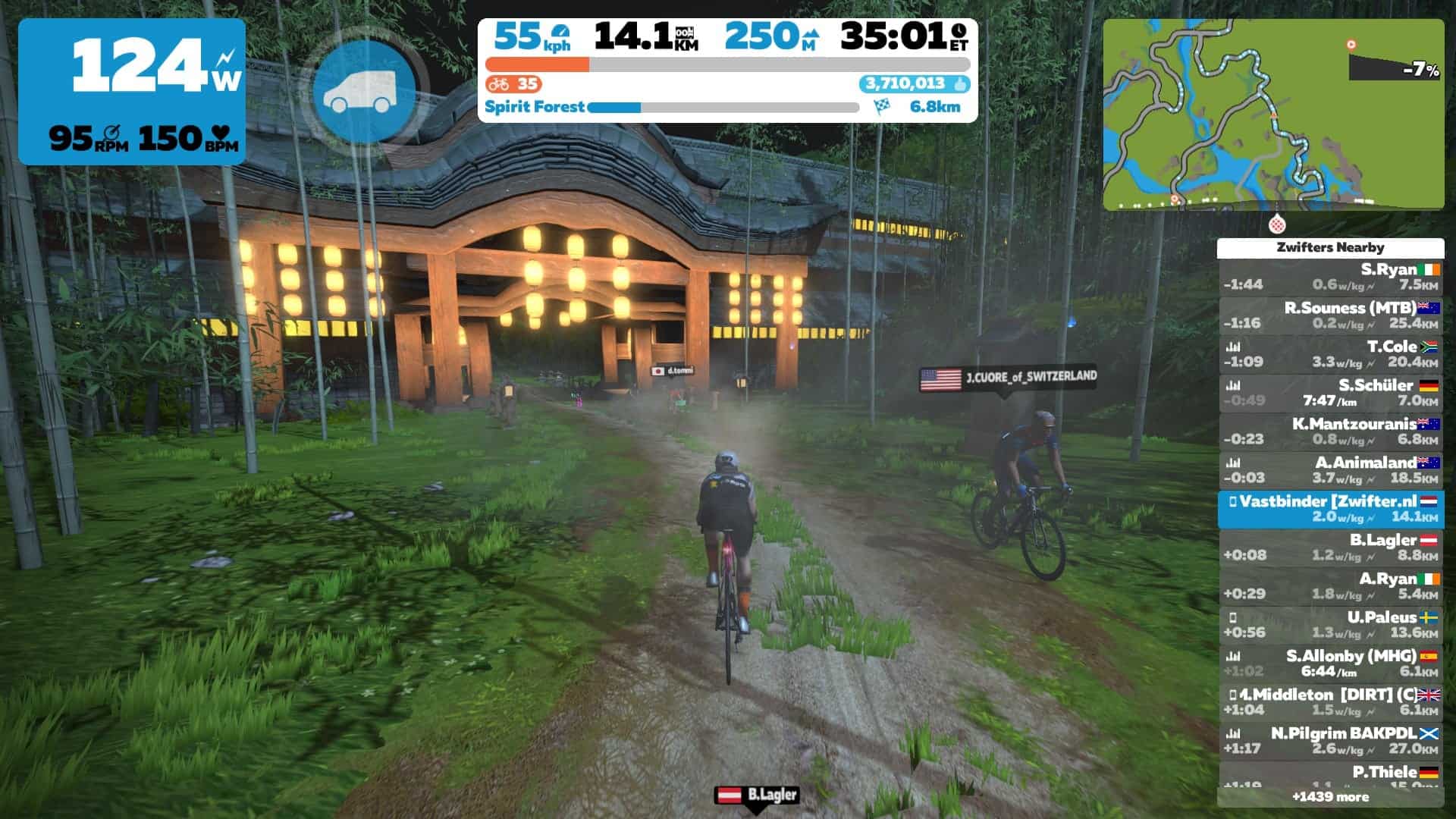
Task: Select S.Schüler in the rider list
Action: click(1330, 393)
